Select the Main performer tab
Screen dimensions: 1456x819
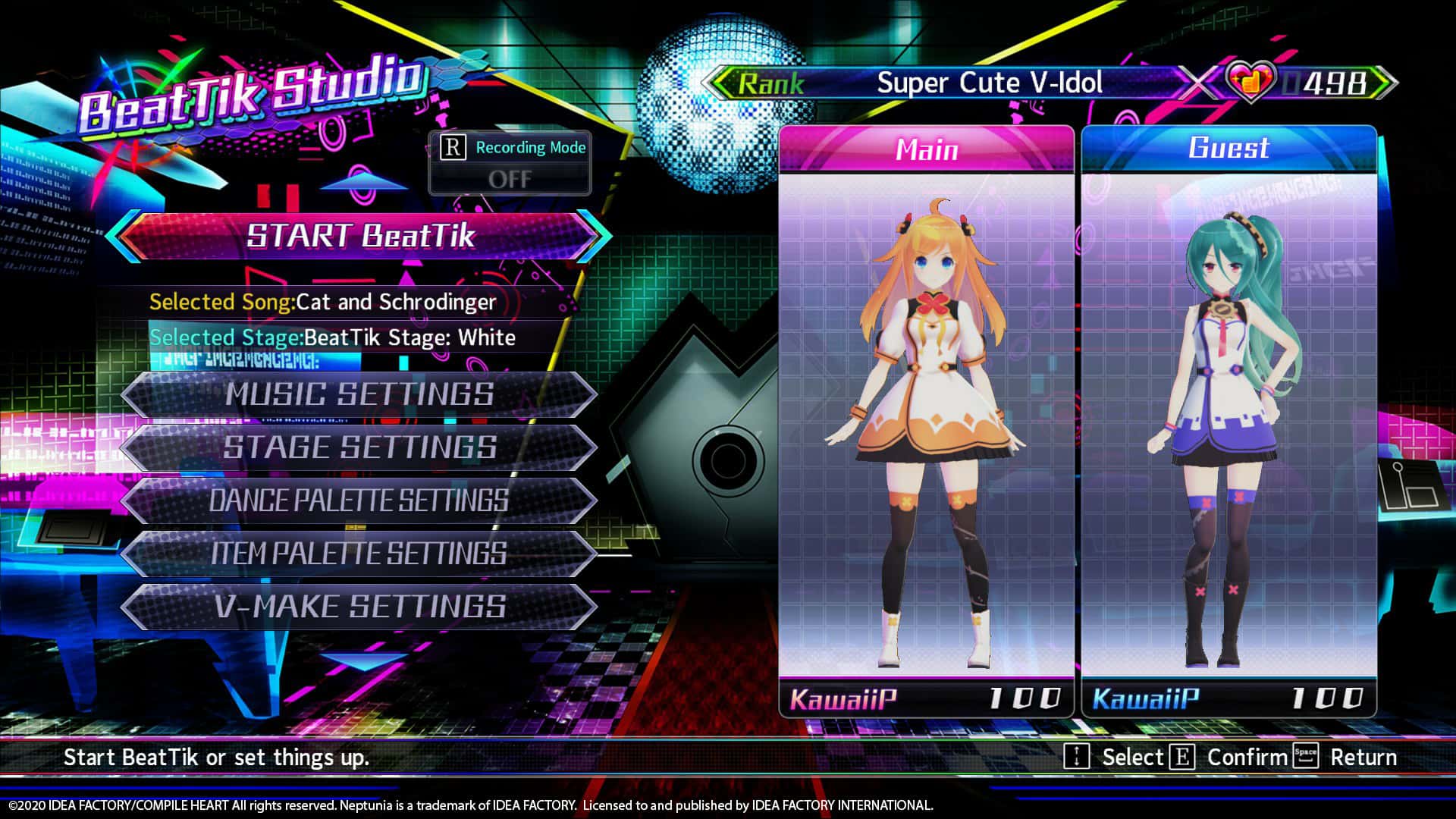pyautogui.click(x=927, y=149)
